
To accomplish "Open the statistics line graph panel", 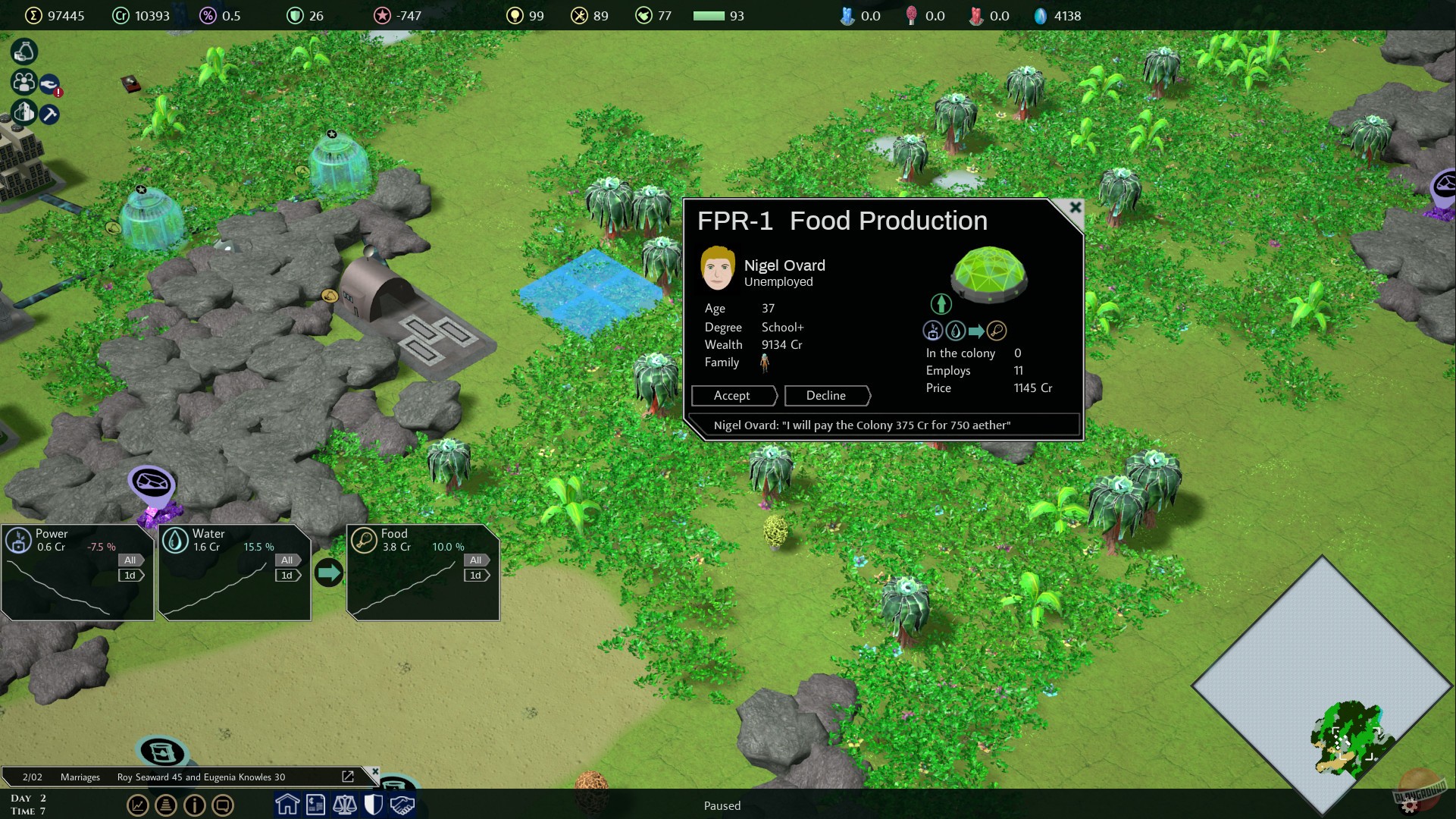I will click(x=138, y=805).
